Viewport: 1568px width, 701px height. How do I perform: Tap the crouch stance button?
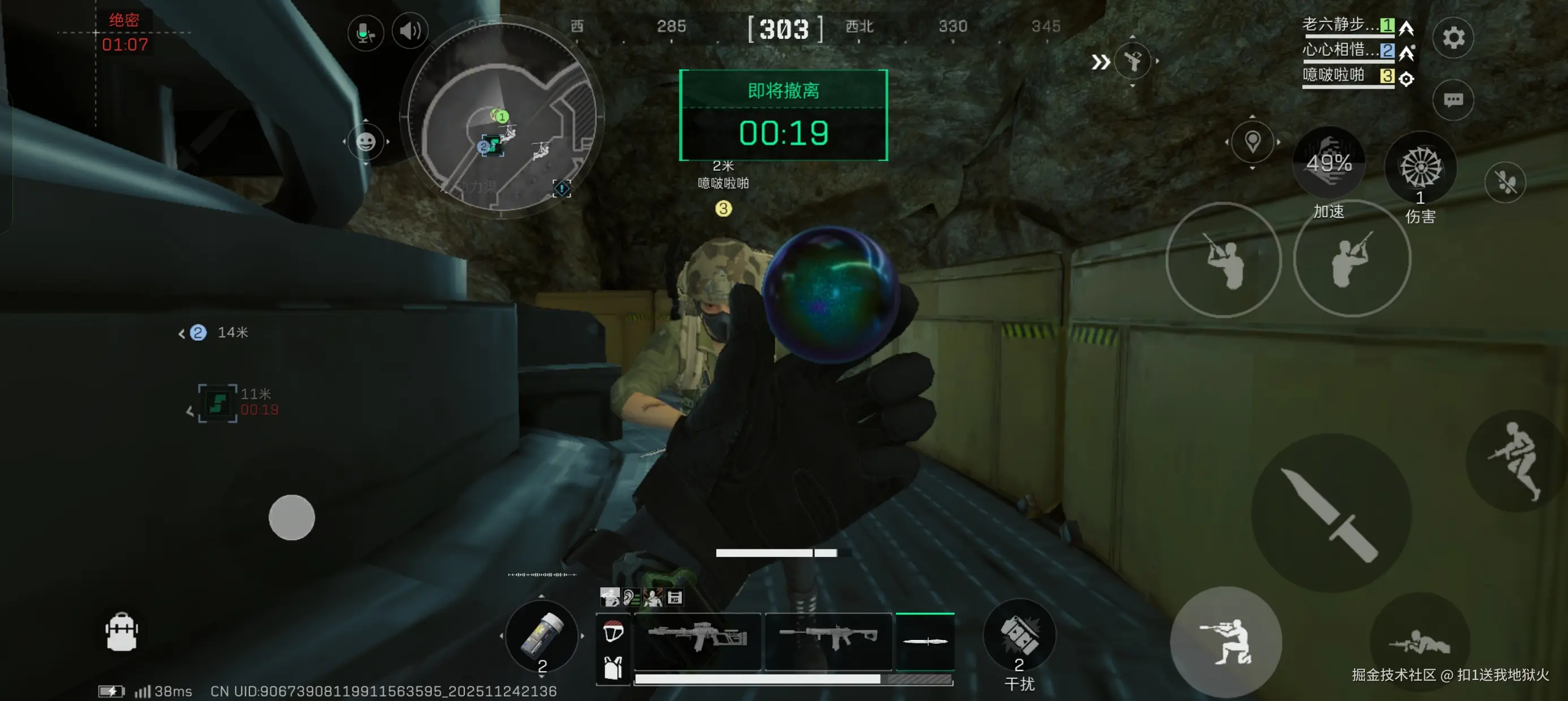1225,642
